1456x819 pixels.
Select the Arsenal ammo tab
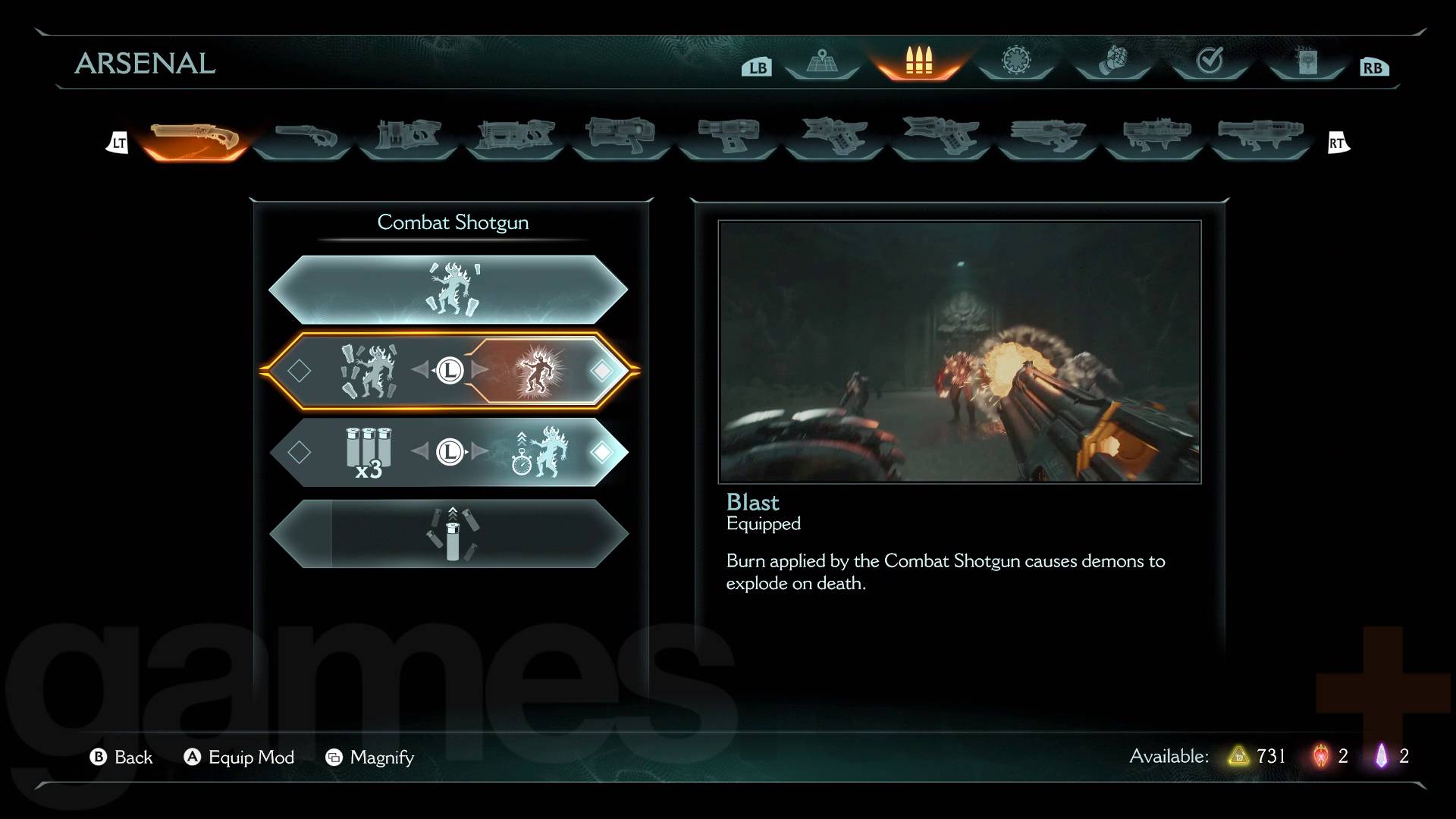(x=918, y=62)
